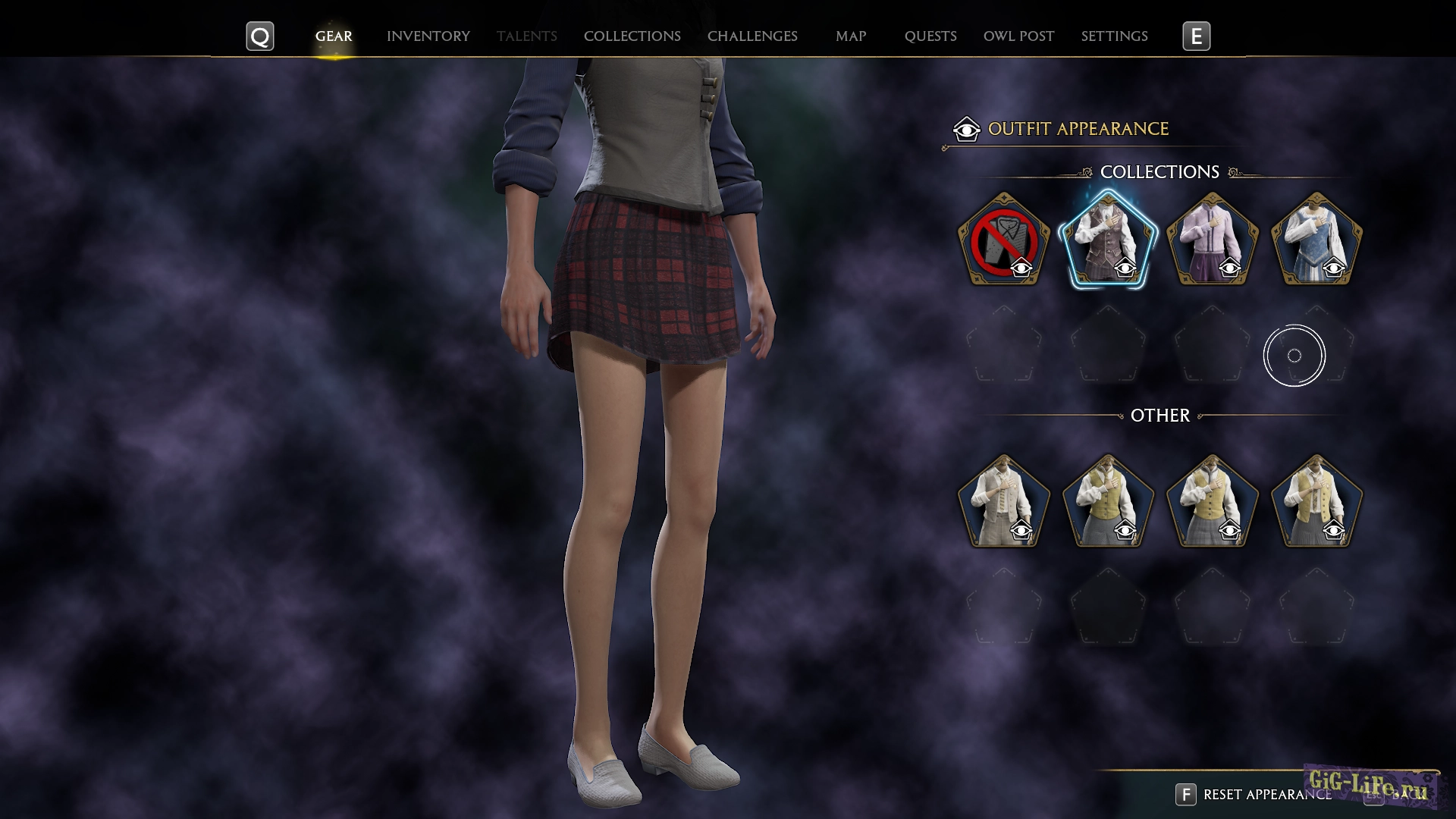Select the Gear tab
Screen dimensions: 1456x819
point(334,36)
